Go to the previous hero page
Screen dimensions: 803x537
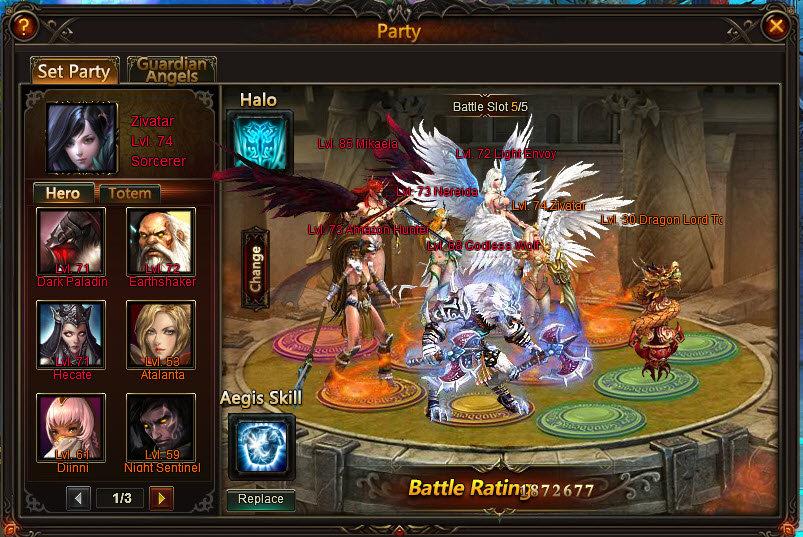(x=79, y=497)
